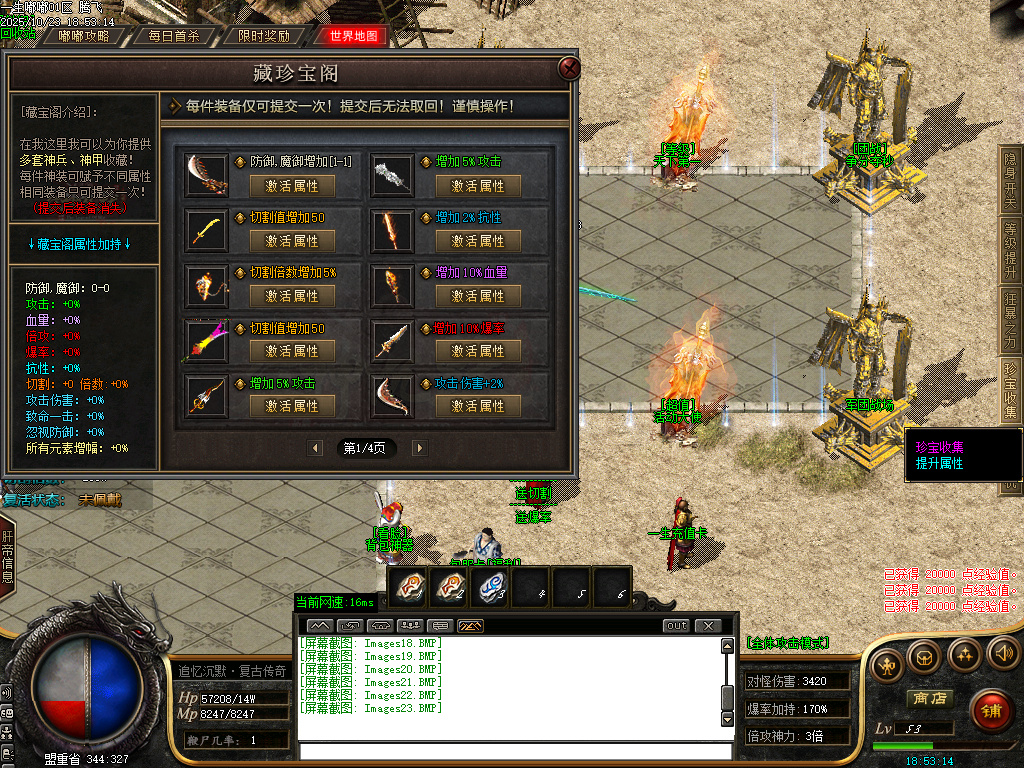Activate the 增加10%爆率 attribute
This screenshot has width=1024, height=768.
click(478, 351)
